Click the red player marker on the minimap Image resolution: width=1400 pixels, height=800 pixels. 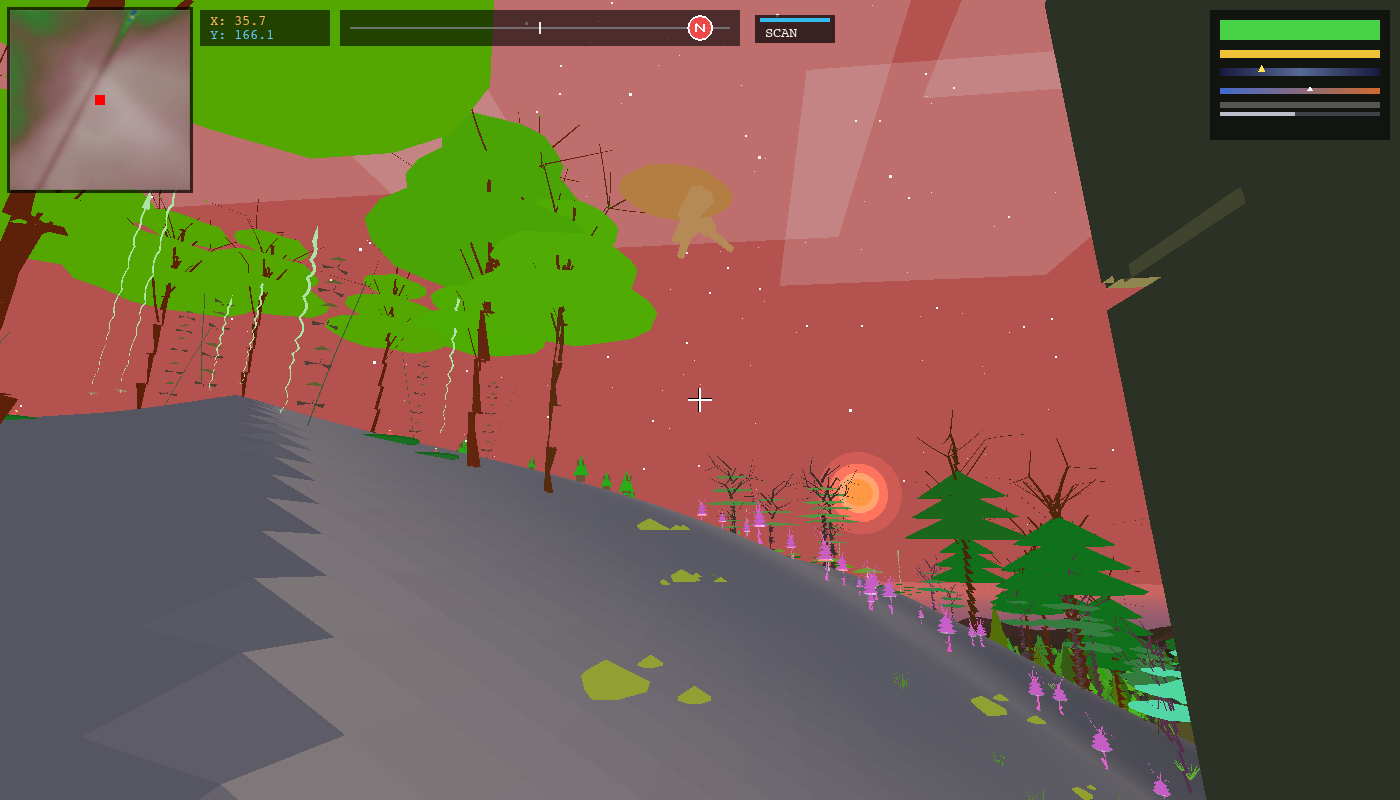98,99
